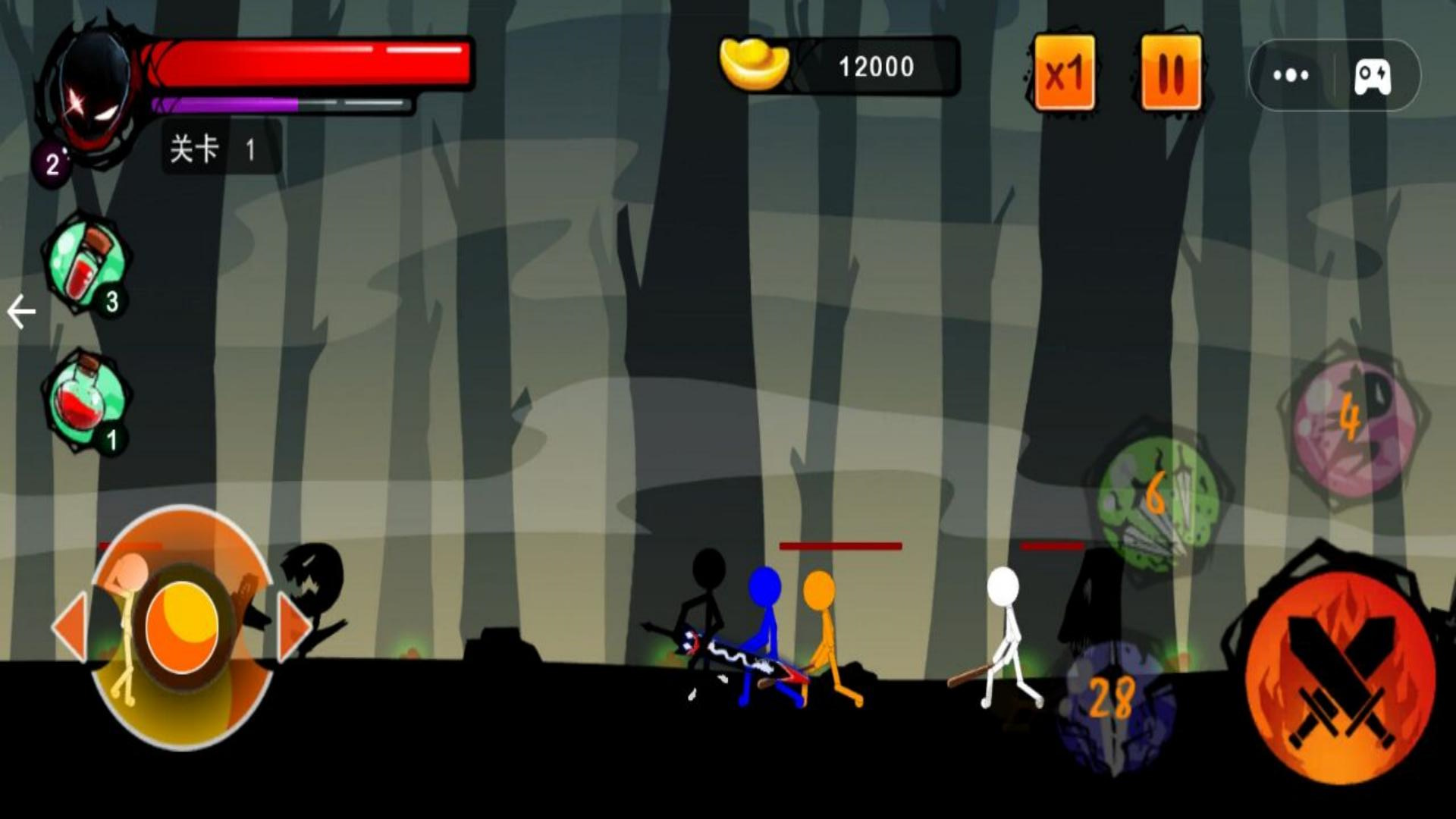Toggle the x1 game speed button
The height and width of the screenshot is (819, 1456).
(1064, 73)
